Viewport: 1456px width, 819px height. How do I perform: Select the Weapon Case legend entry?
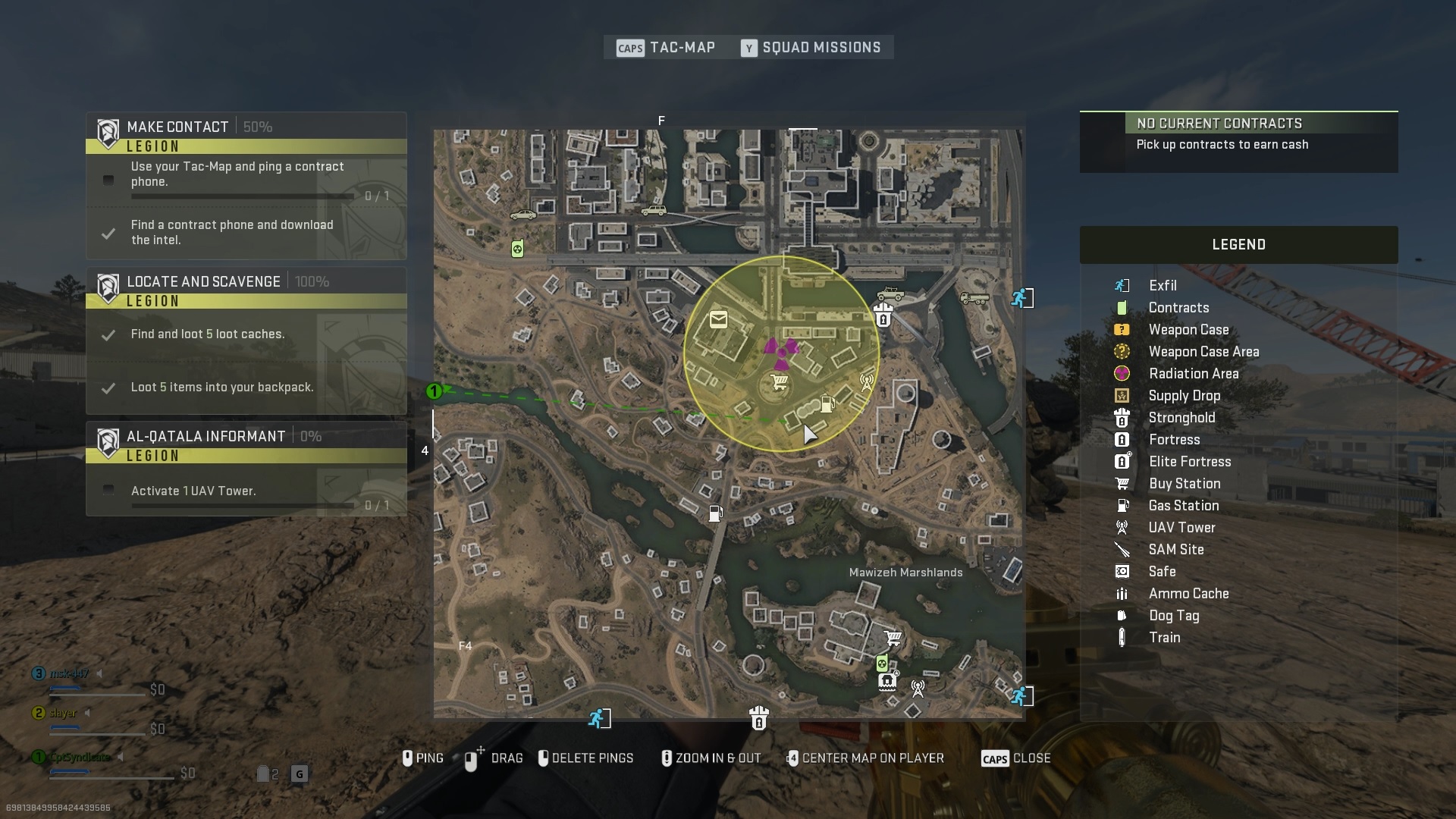[x=1188, y=330]
